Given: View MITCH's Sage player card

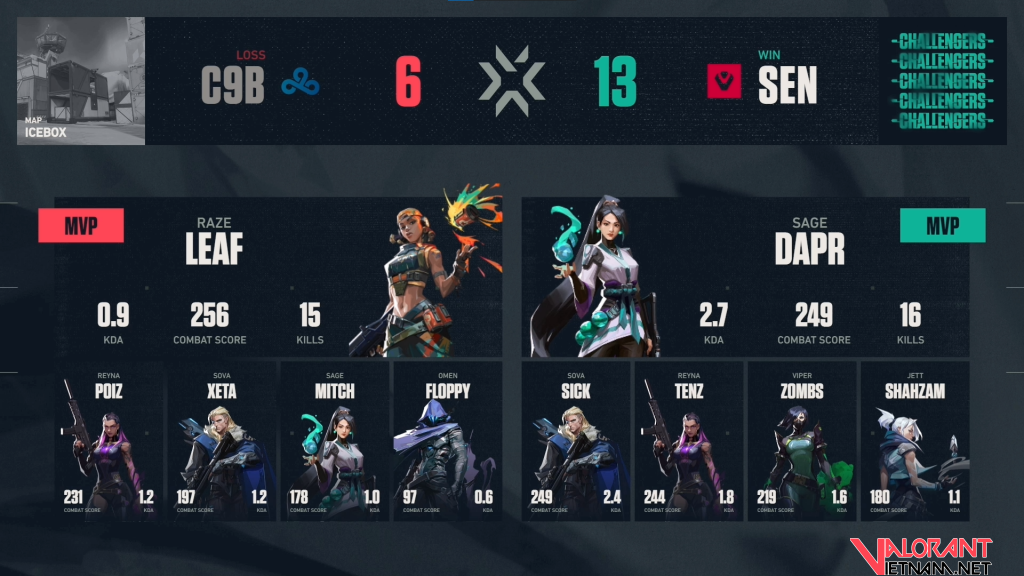Looking at the screenshot, I should tap(334, 441).
